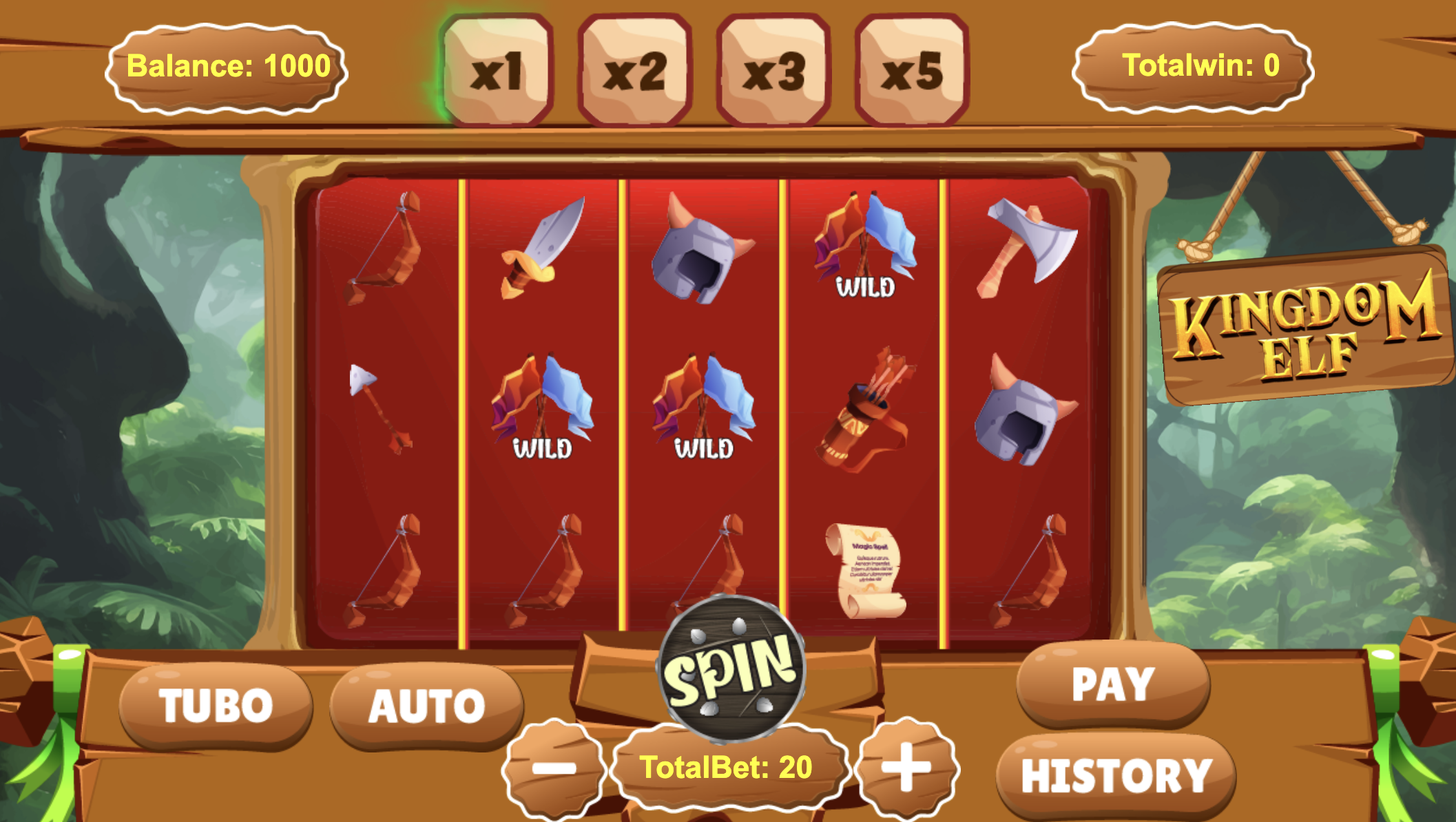Image resolution: width=1456 pixels, height=822 pixels.
Task: Switch to the x3 multiplier
Action: click(x=773, y=70)
